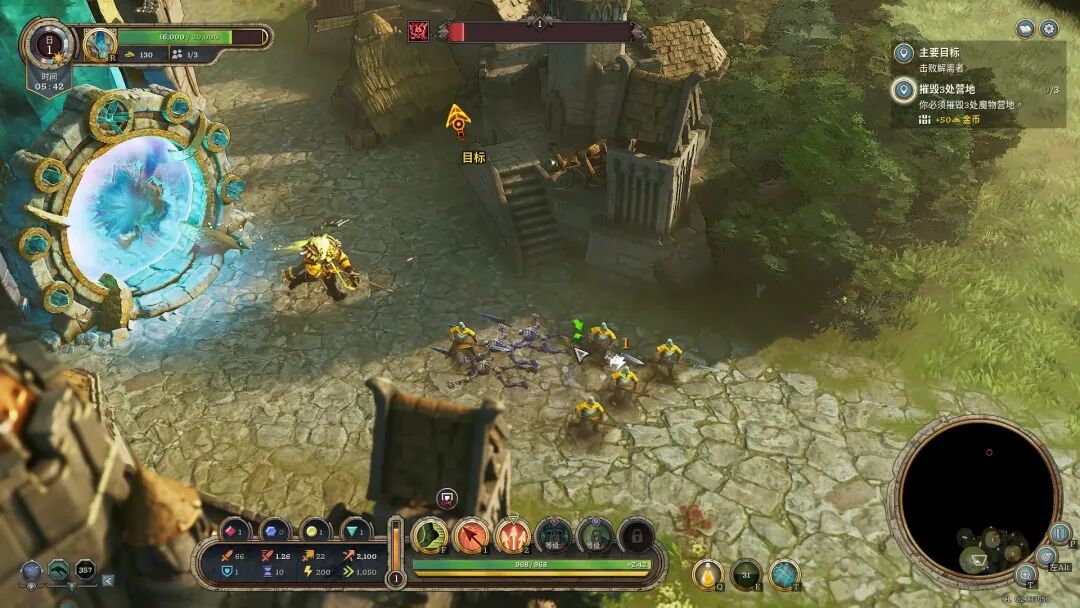Use the blue crystal item
This screenshot has width=1080, height=608.
784,574
